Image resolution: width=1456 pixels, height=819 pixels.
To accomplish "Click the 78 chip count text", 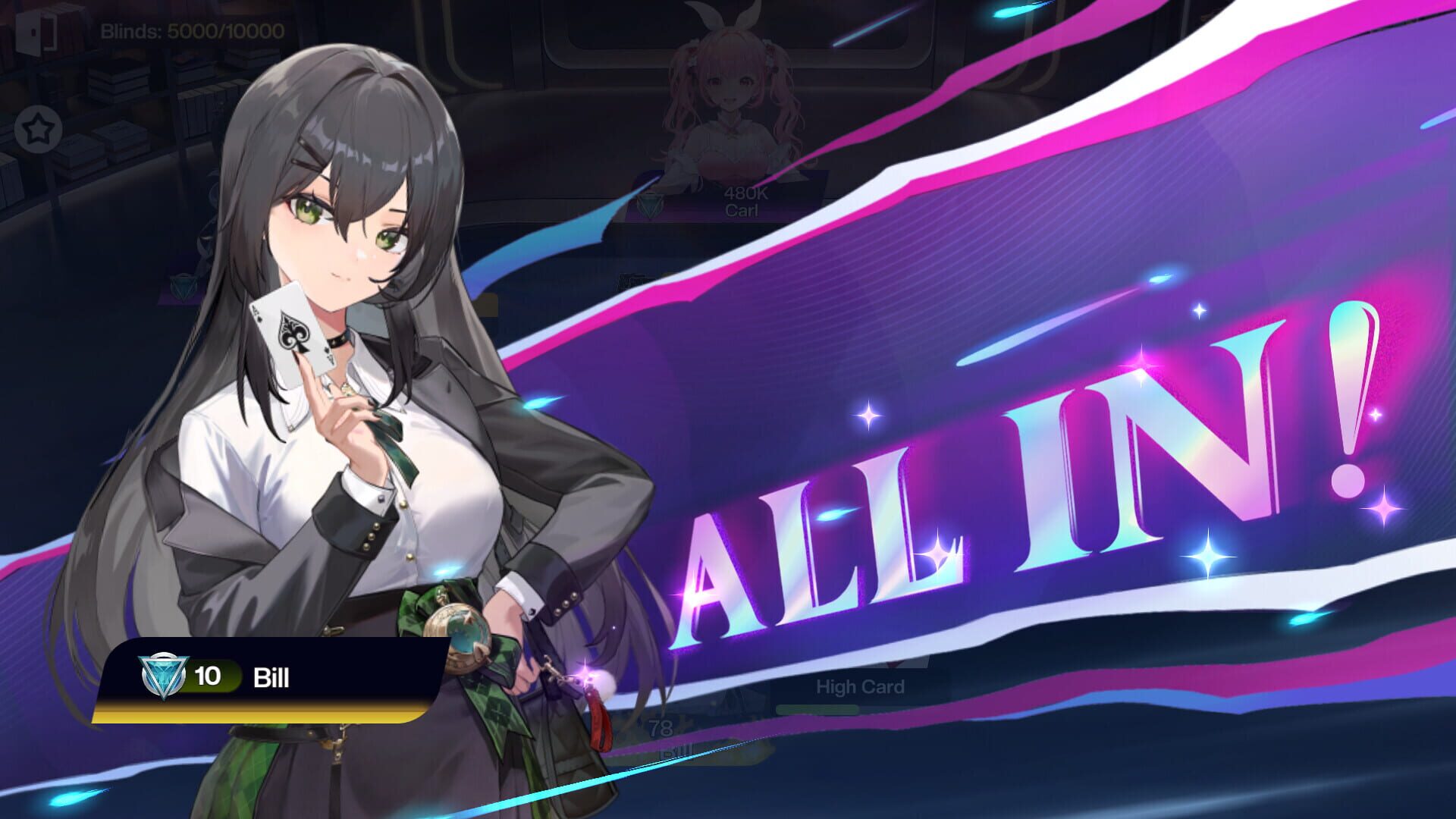I will coord(659,726).
